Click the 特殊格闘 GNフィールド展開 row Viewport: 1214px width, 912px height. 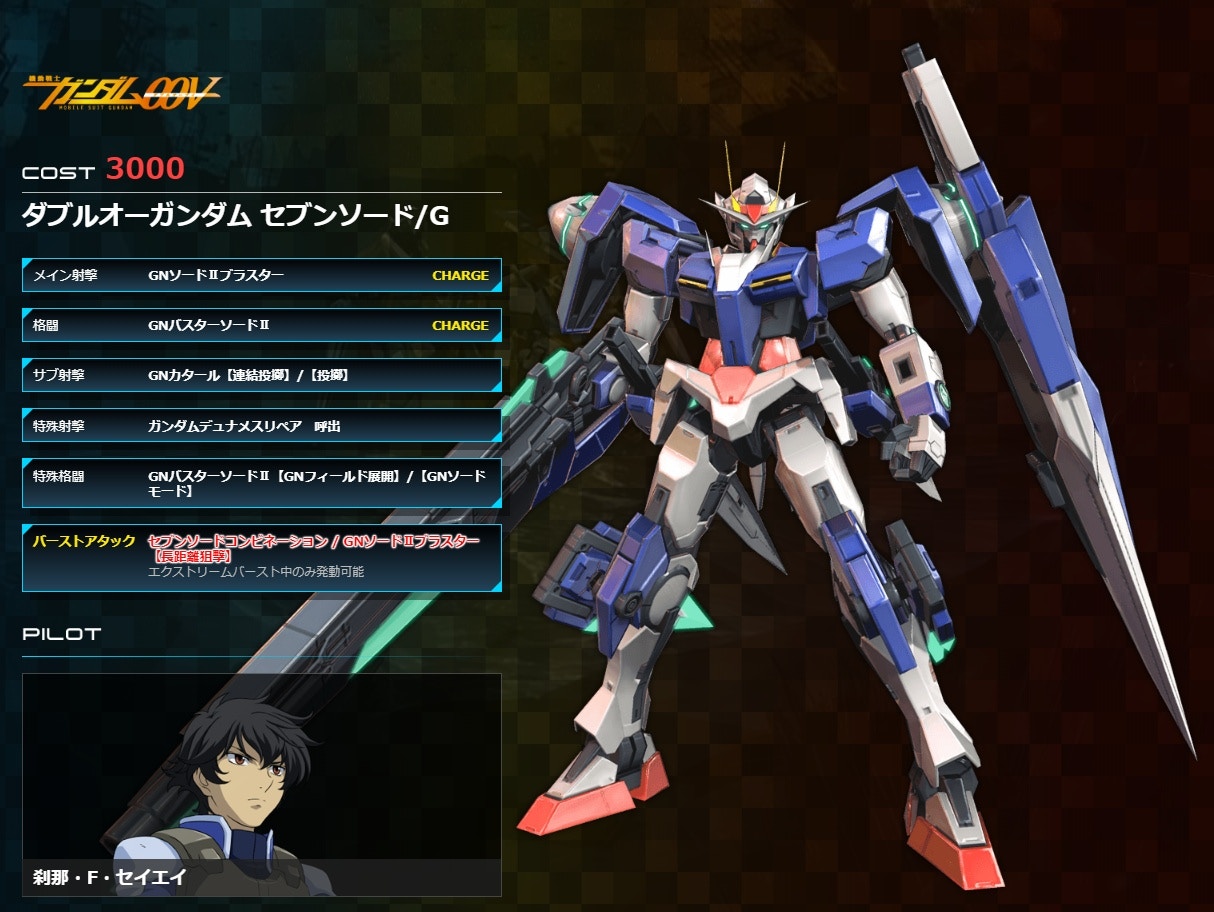pos(261,484)
